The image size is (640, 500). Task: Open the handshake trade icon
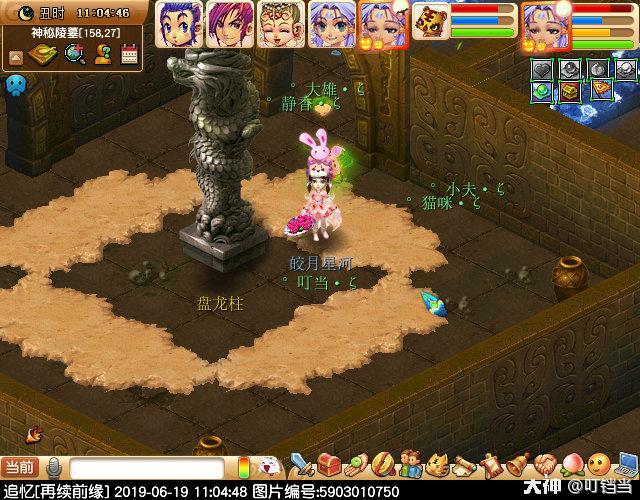[x=543, y=465]
